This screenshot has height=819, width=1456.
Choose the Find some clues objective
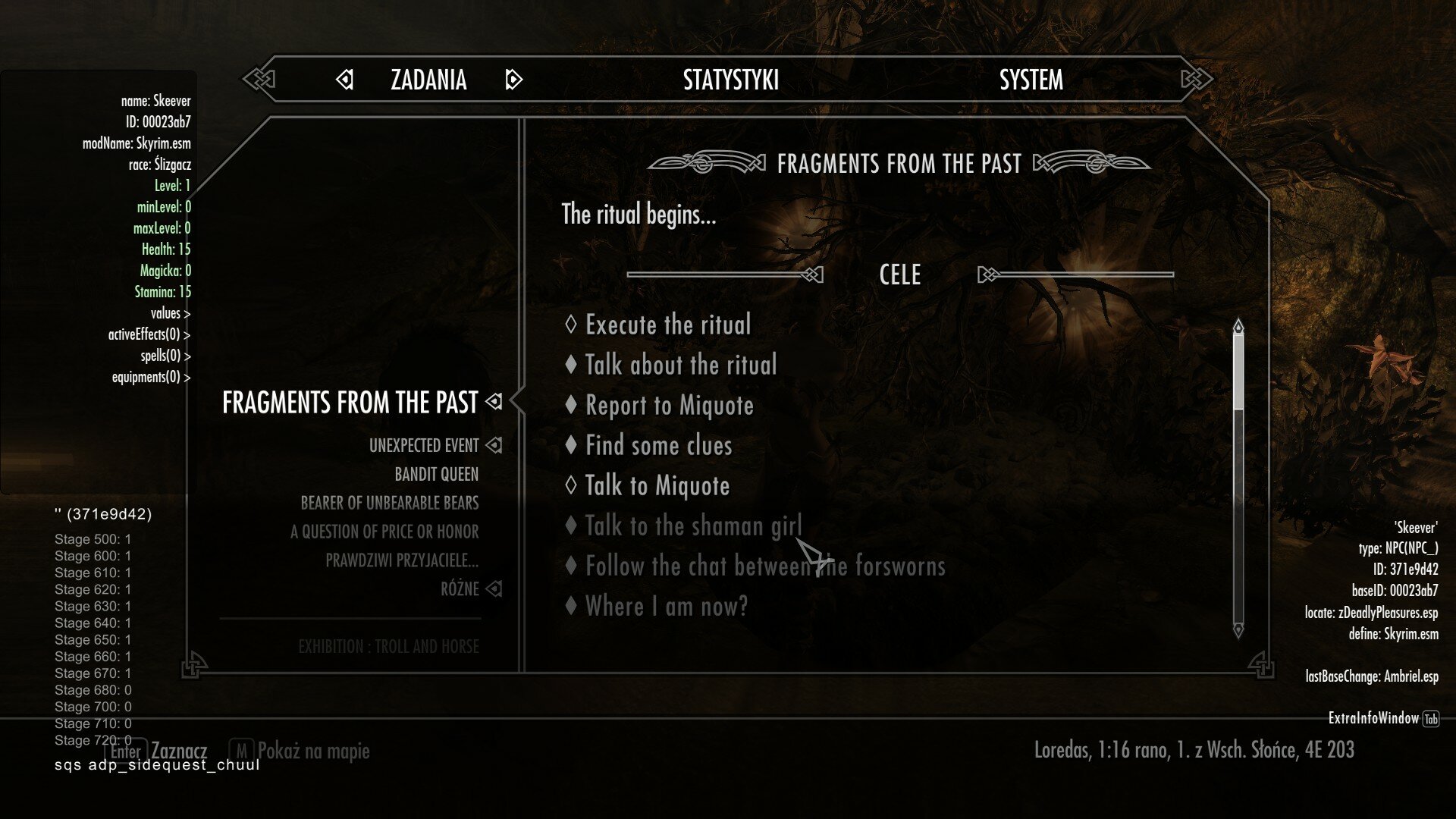click(658, 445)
